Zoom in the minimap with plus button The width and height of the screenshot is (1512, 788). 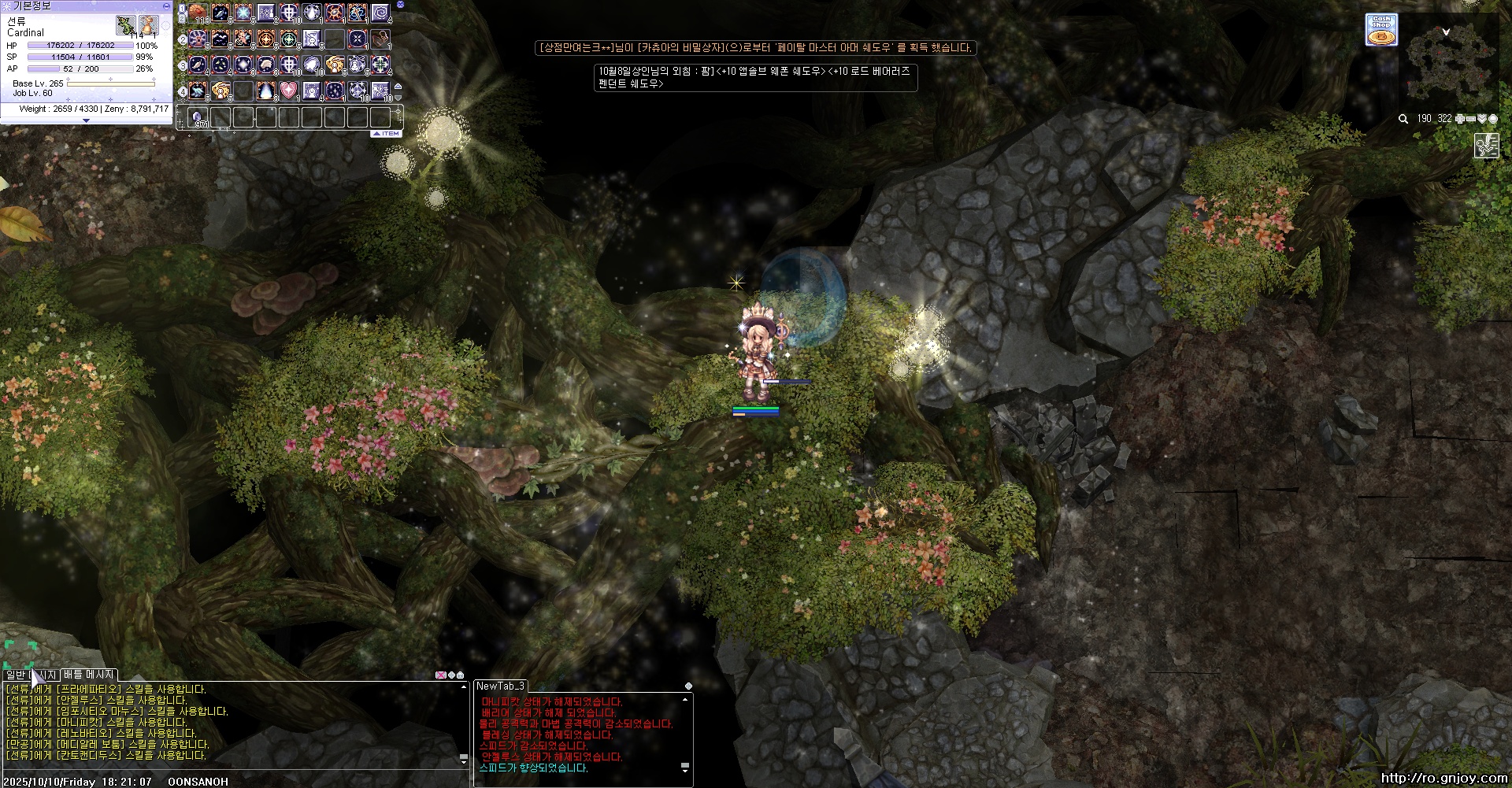point(1460,119)
